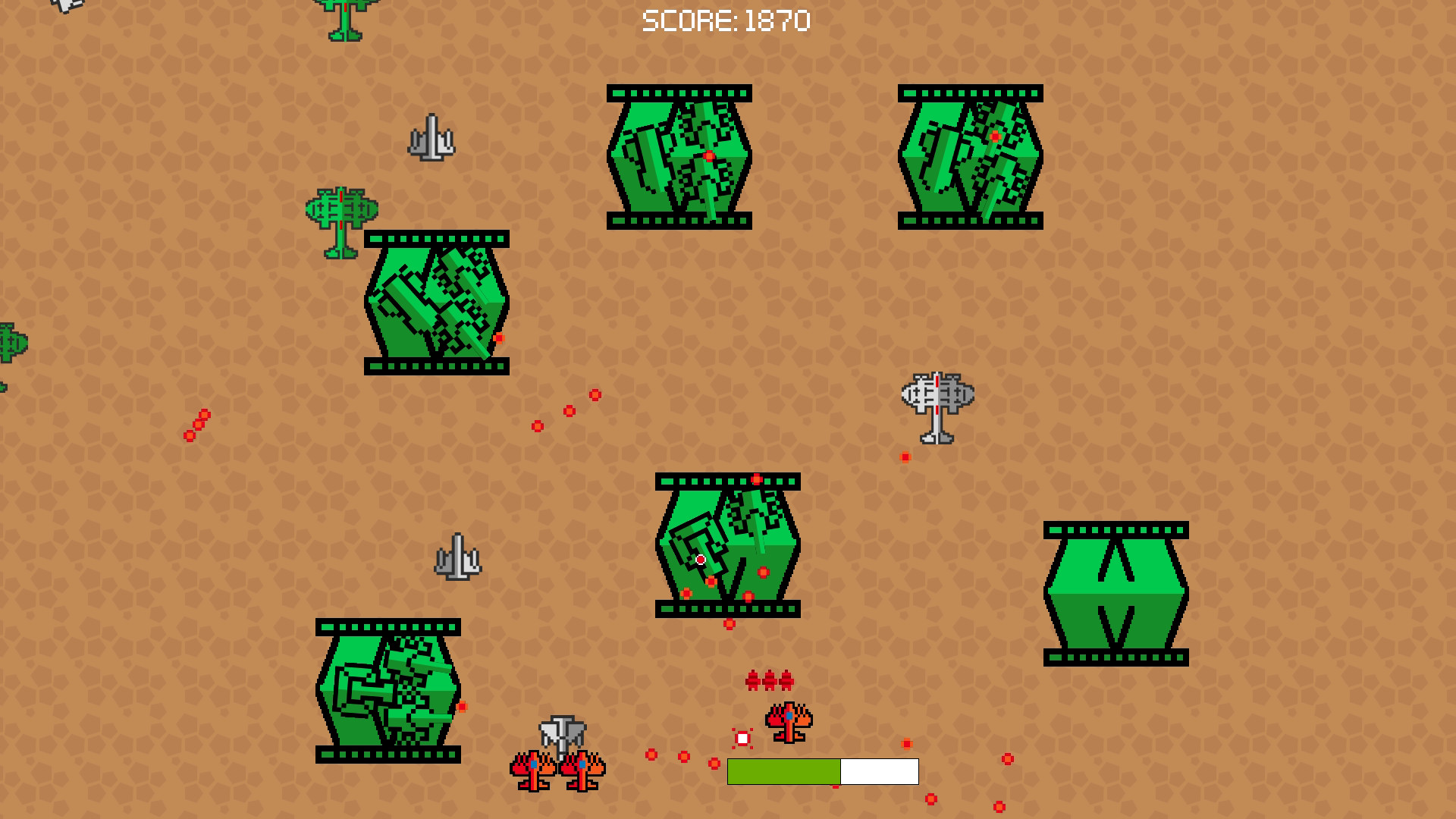The image size is (1456, 819).
Task: Click the gray elephant-shaped unit at the bottom
Action: click(x=561, y=732)
